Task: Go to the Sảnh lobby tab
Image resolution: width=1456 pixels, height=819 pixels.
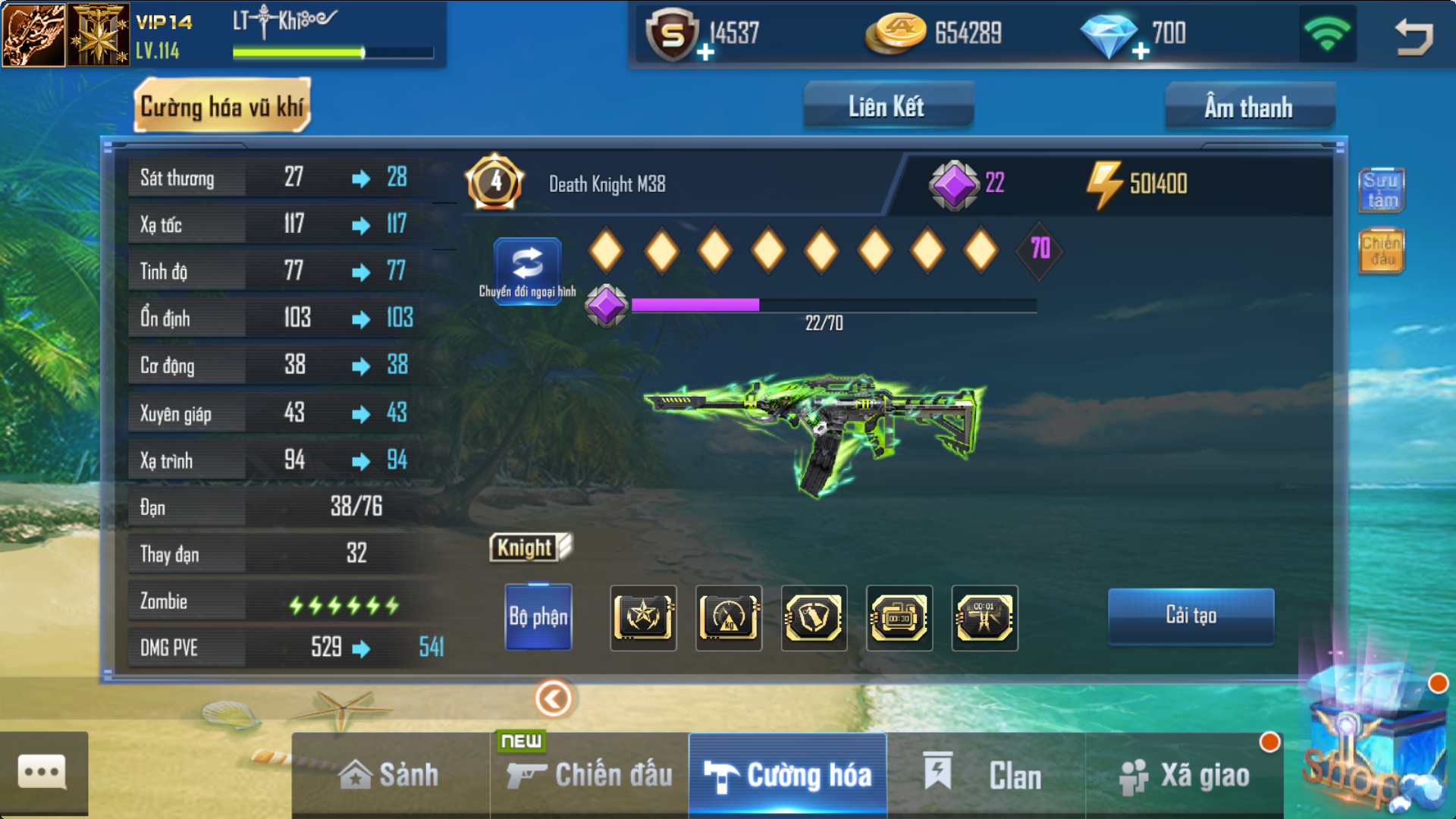Action: 390,775
